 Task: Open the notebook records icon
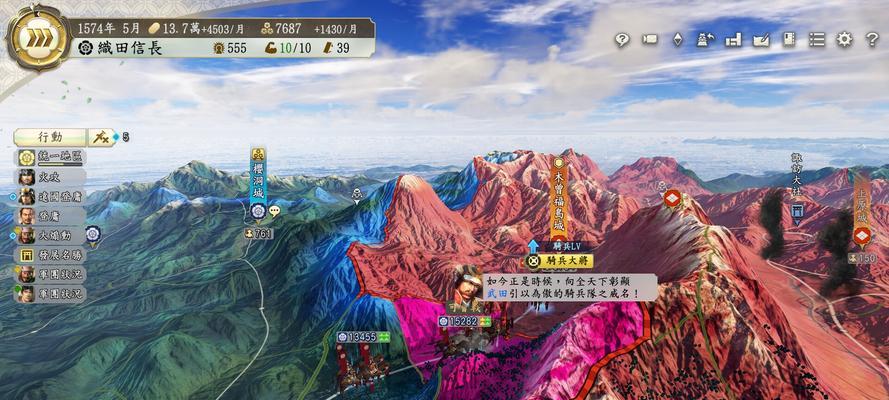789,40
